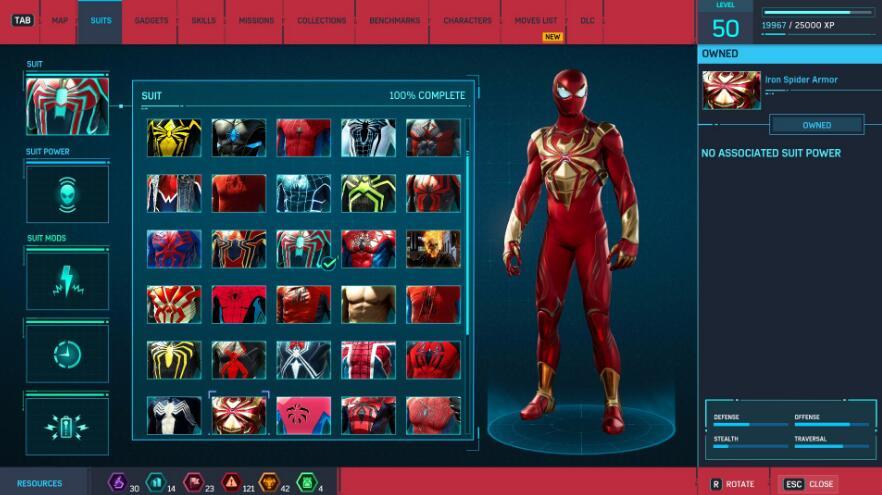Pick the battery suit mod slot
Image resolution: width=882 pixels, height=495 pixels.
click(67, 424)
